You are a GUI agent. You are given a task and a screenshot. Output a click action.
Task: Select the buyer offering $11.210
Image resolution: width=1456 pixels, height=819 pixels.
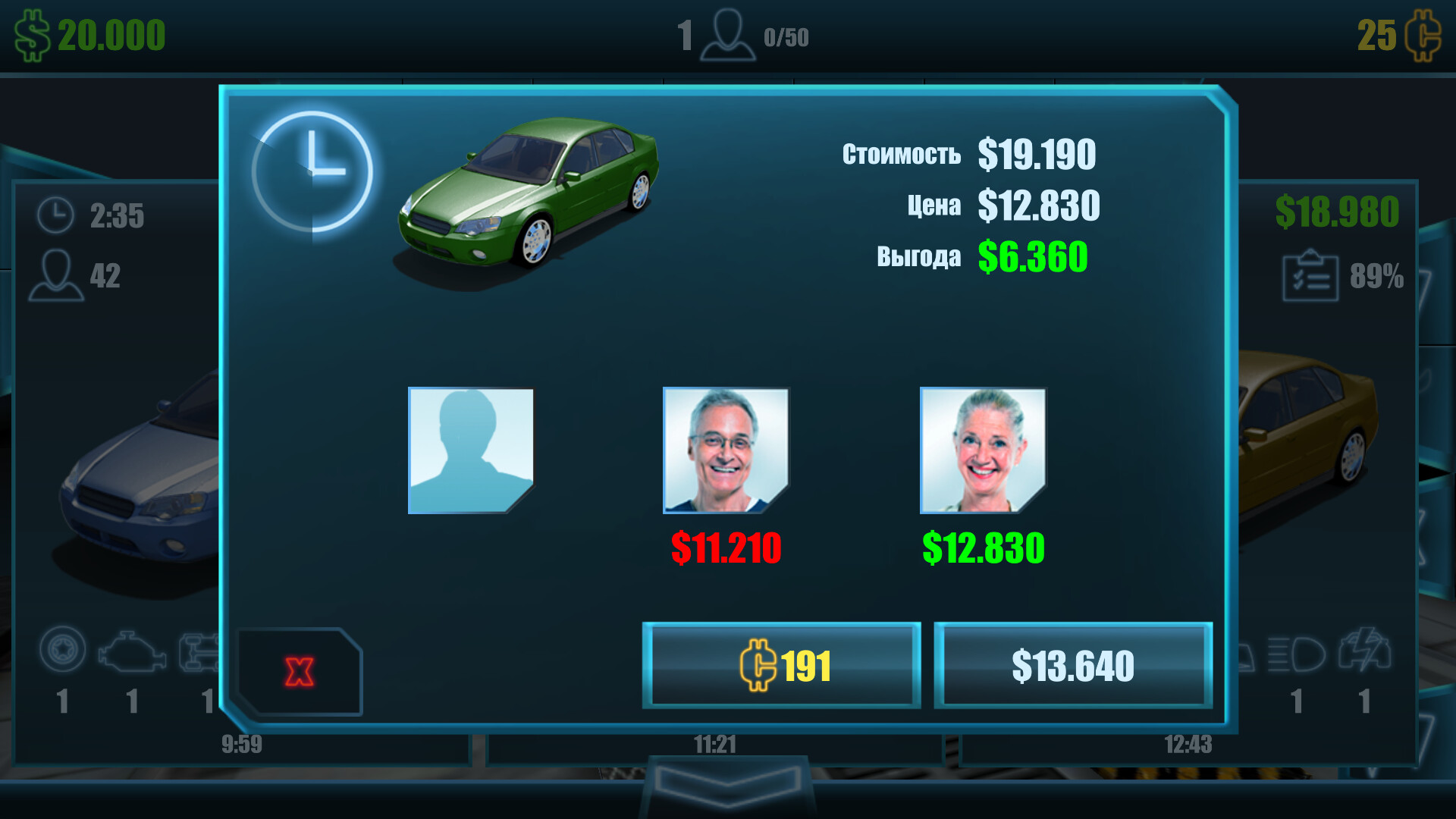pos(726,449)
